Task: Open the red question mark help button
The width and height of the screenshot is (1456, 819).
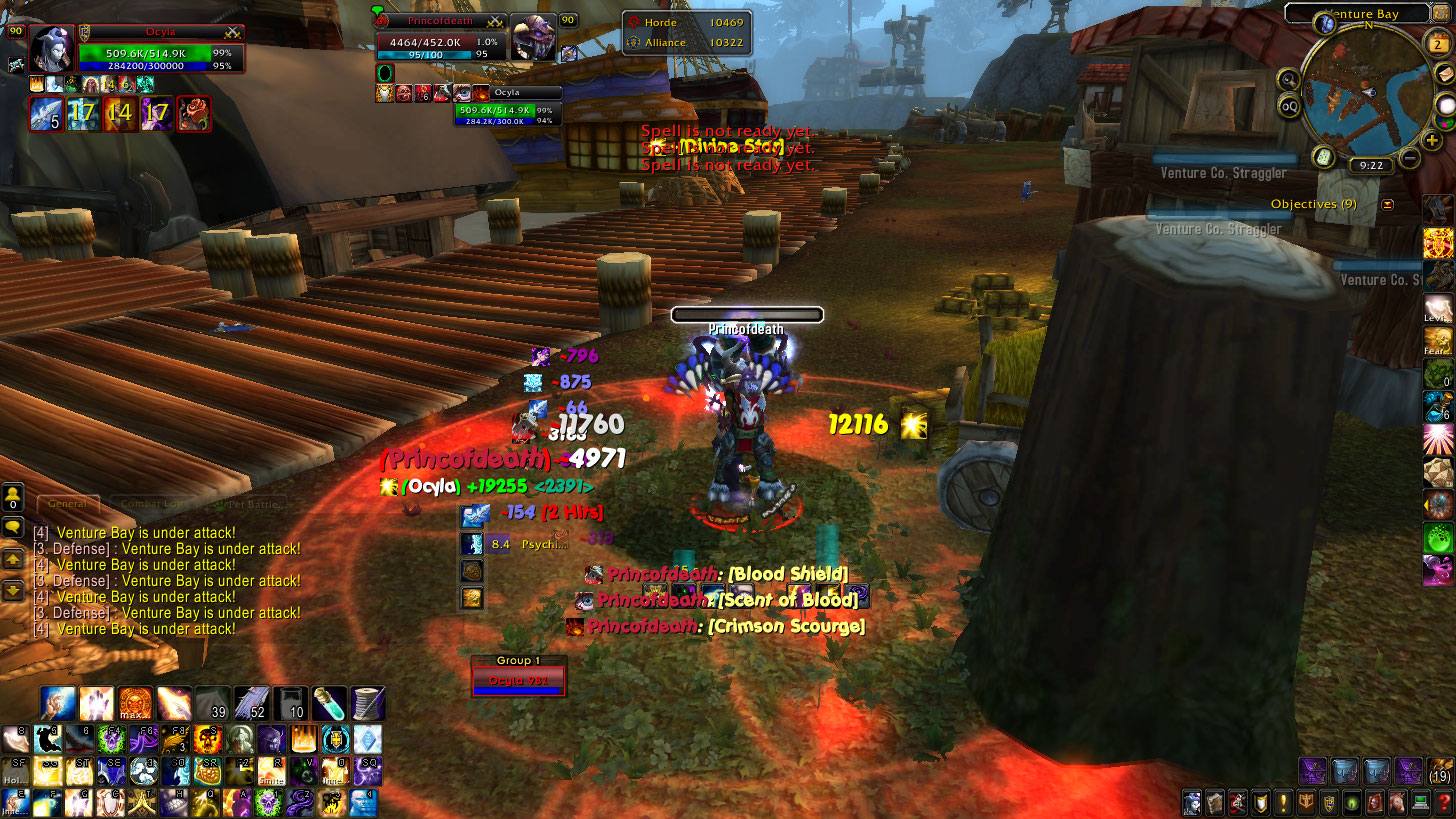Action: (x=1442, y=802)
